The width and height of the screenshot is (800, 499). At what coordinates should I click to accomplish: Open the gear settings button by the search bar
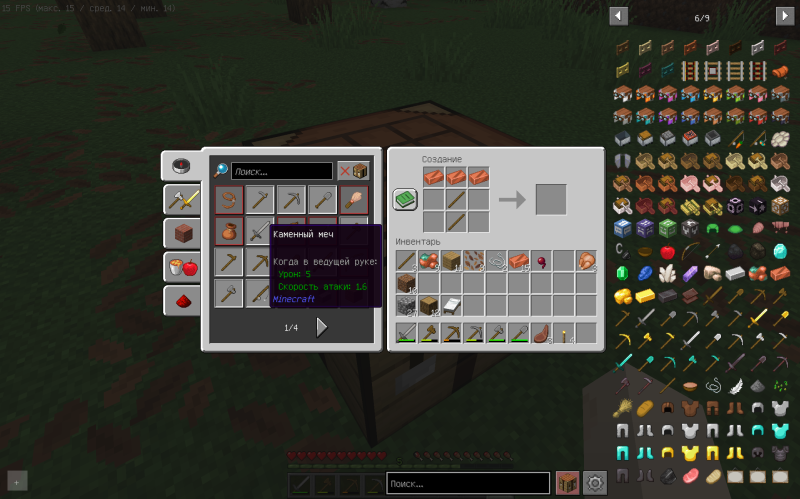(x=595, y=483)
